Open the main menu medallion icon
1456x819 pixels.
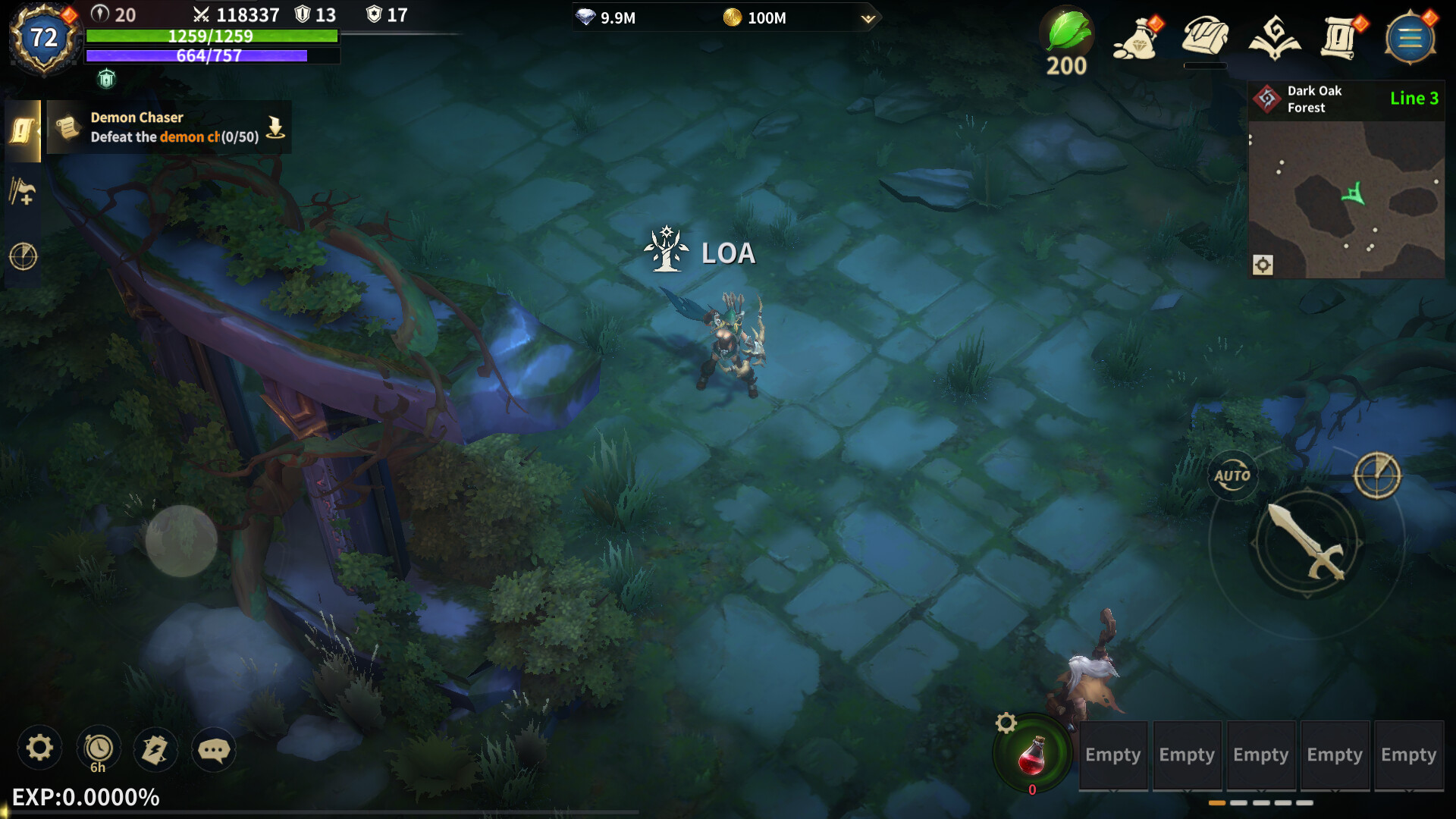[1411, 37]
